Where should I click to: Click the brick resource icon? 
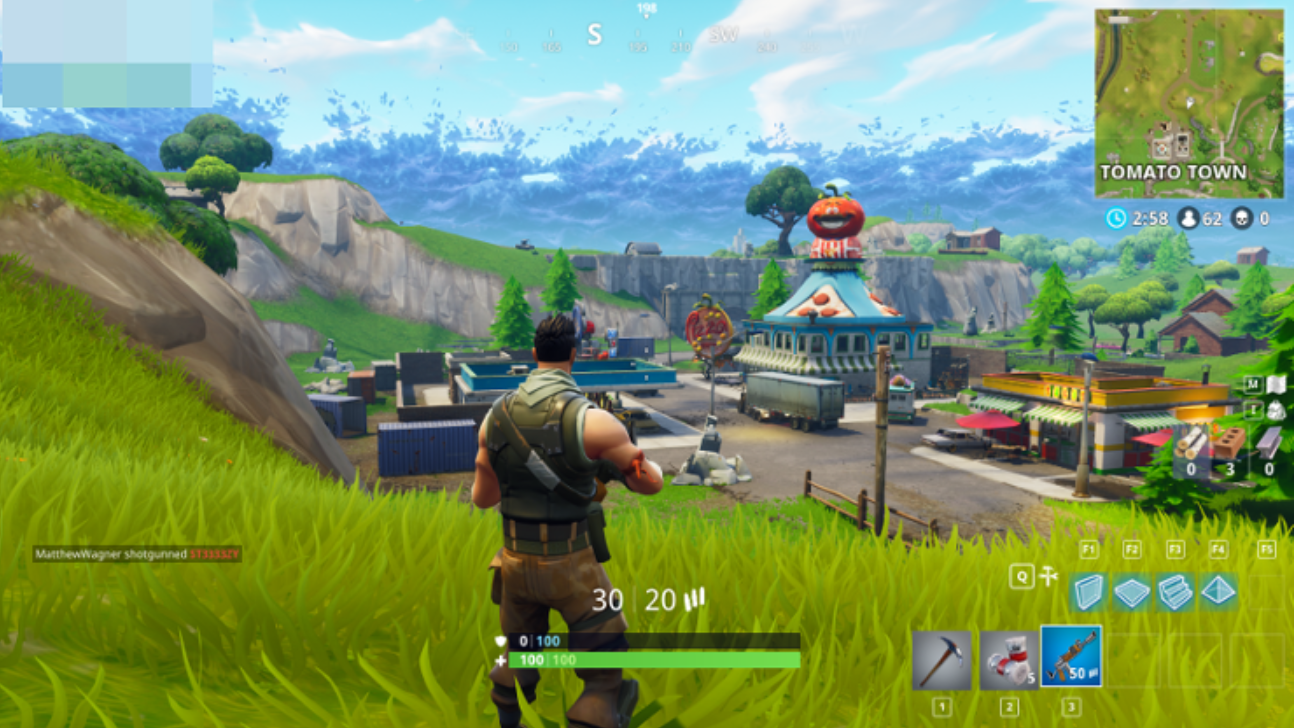pyautogui.click(x=1231, y=442)
